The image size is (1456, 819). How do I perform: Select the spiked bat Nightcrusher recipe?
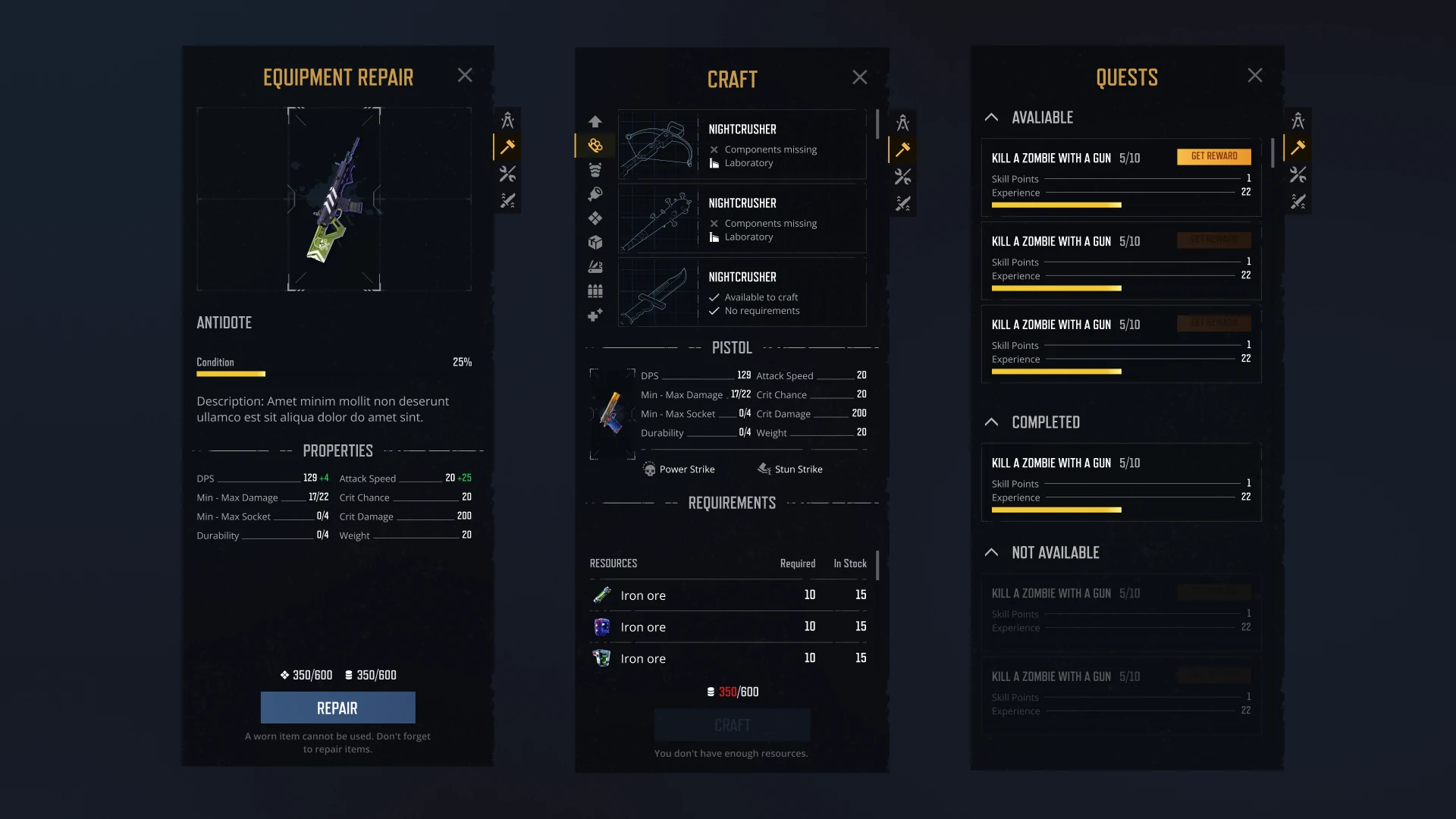point(742,219)
